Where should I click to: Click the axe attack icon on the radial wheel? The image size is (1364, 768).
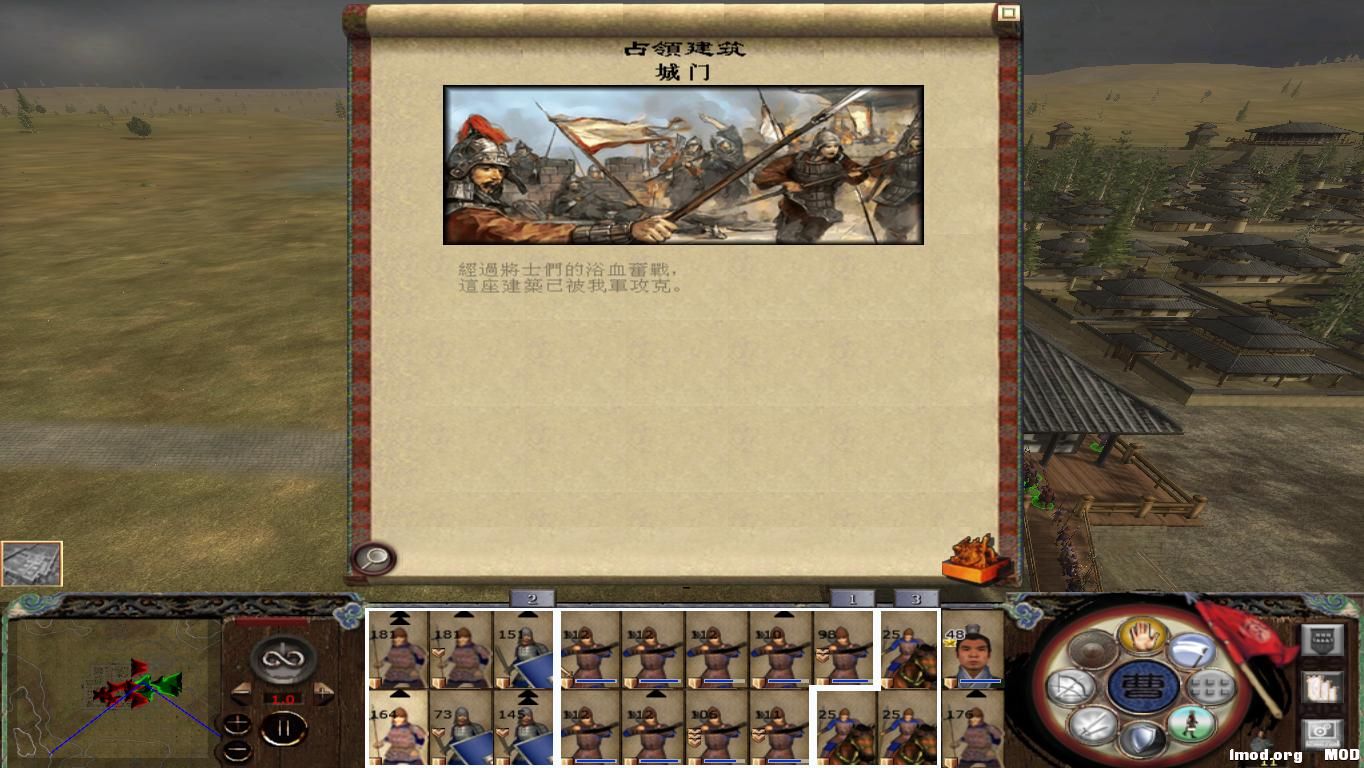(1195, 651)
